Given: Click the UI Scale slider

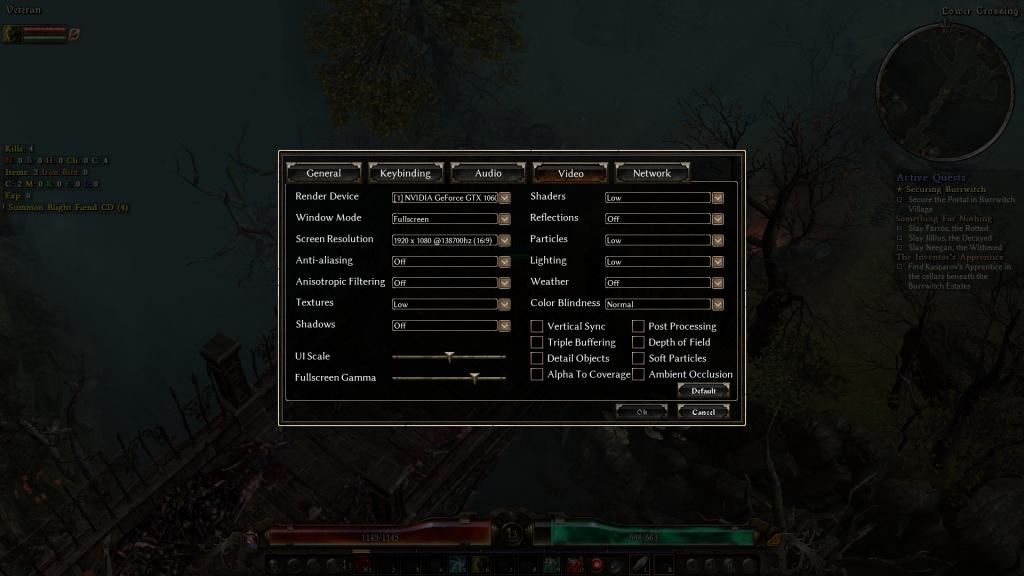Looking at the screenshot, I should tap(449, 356).
